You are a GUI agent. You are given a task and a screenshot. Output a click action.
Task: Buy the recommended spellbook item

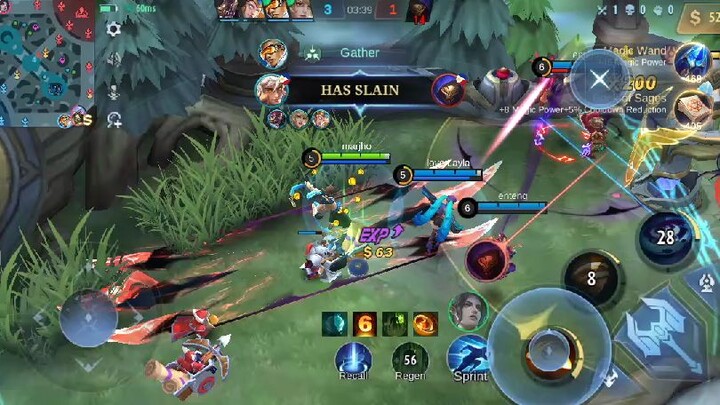(692, 109)
